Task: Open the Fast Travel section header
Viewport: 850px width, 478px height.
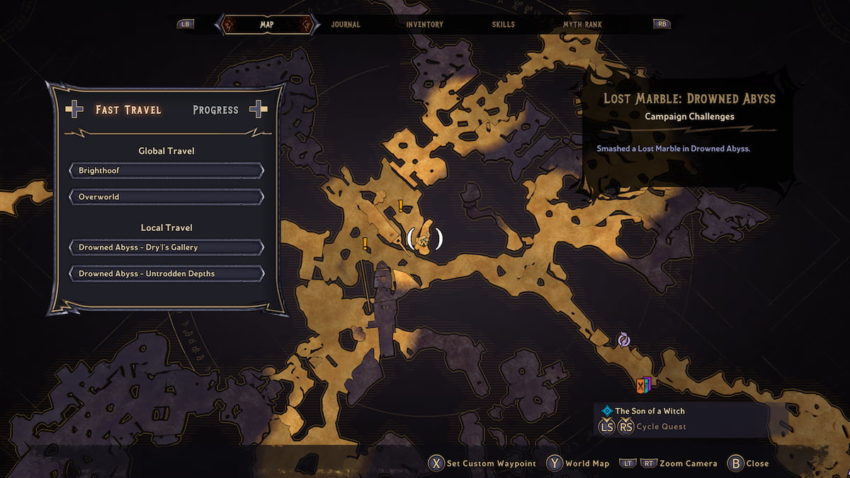Action: [128, 110]
